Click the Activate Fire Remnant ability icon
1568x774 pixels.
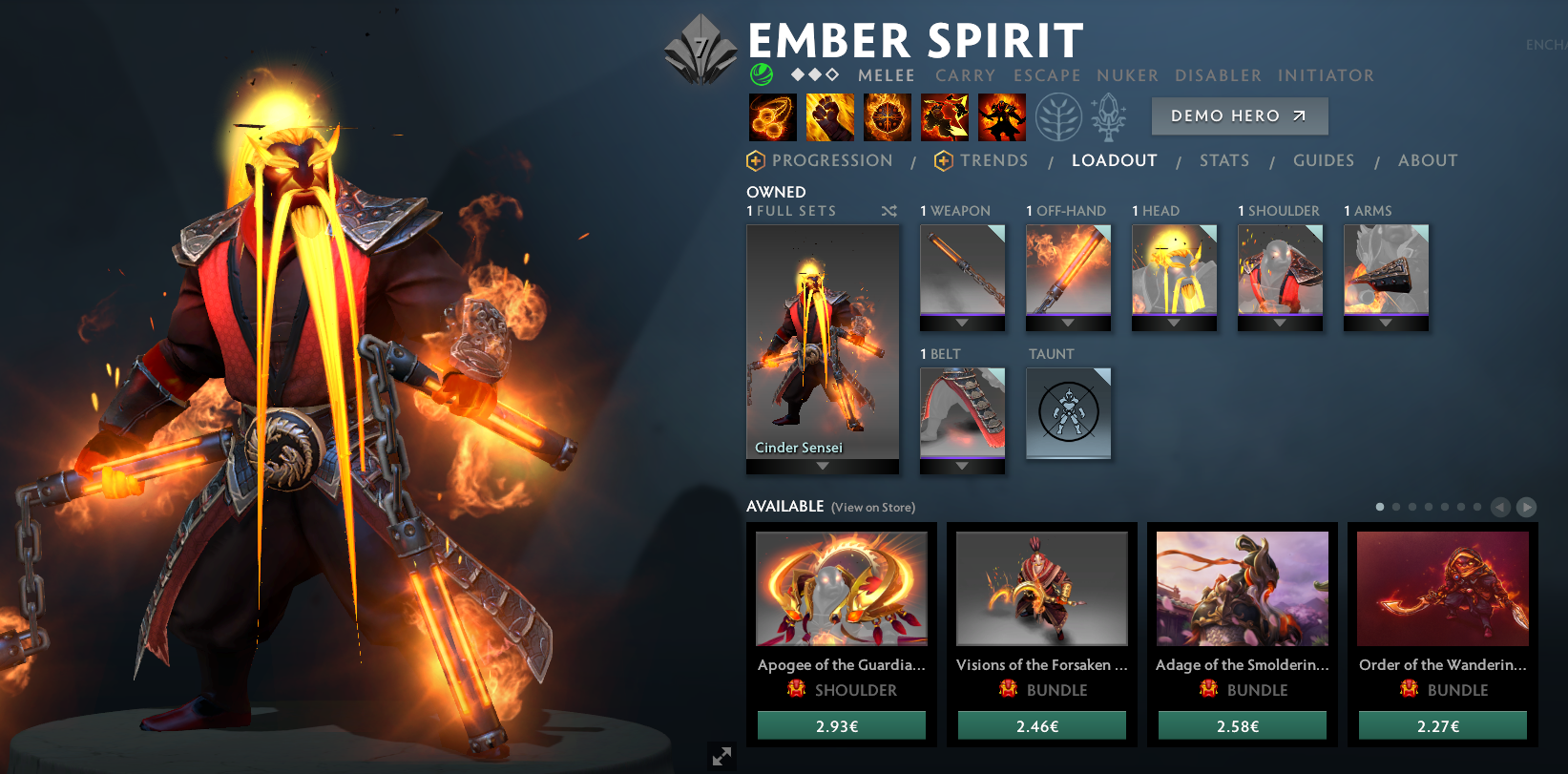[1001, 115]
